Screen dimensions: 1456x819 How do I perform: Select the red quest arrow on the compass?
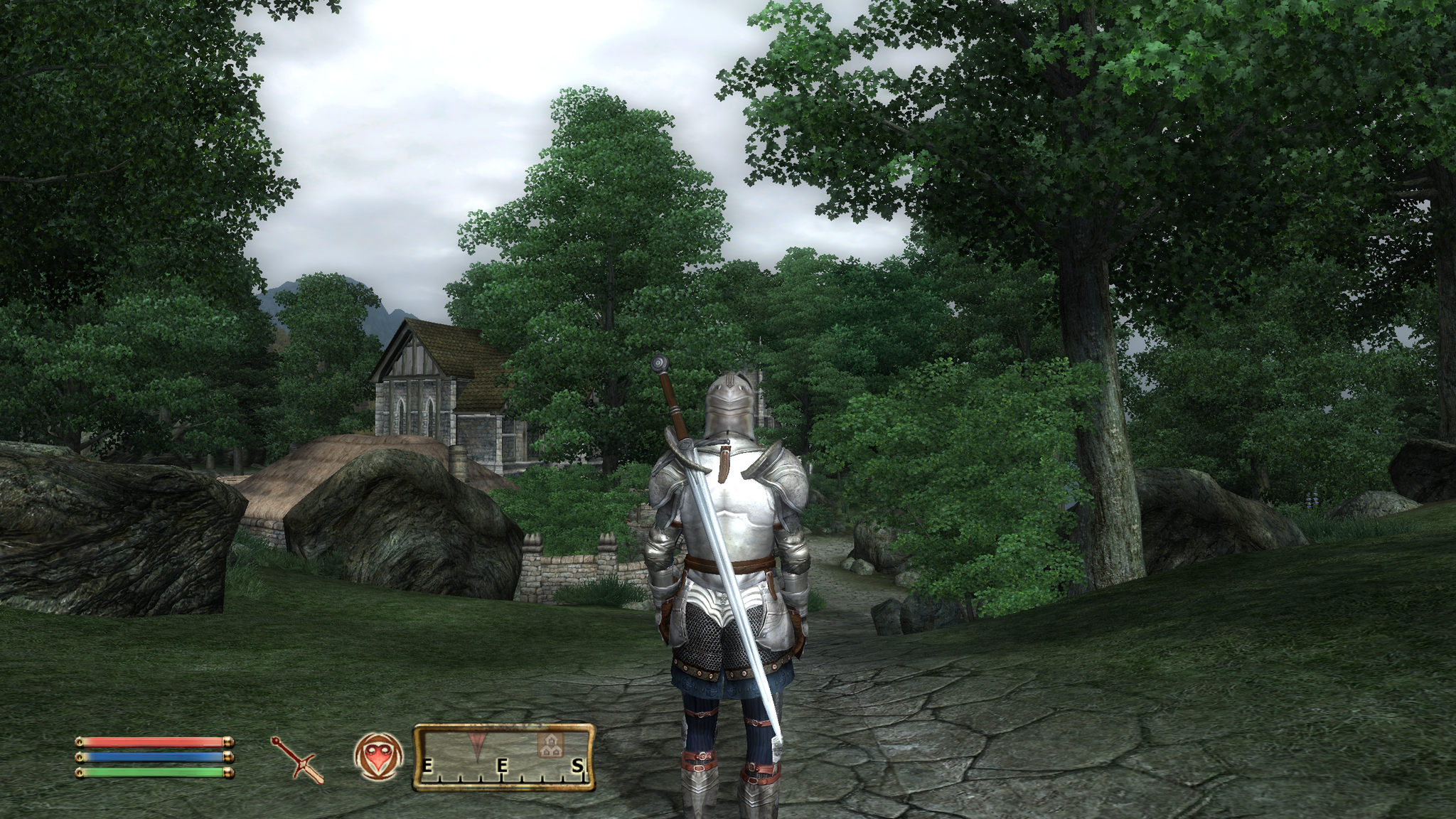coord(476,743)
